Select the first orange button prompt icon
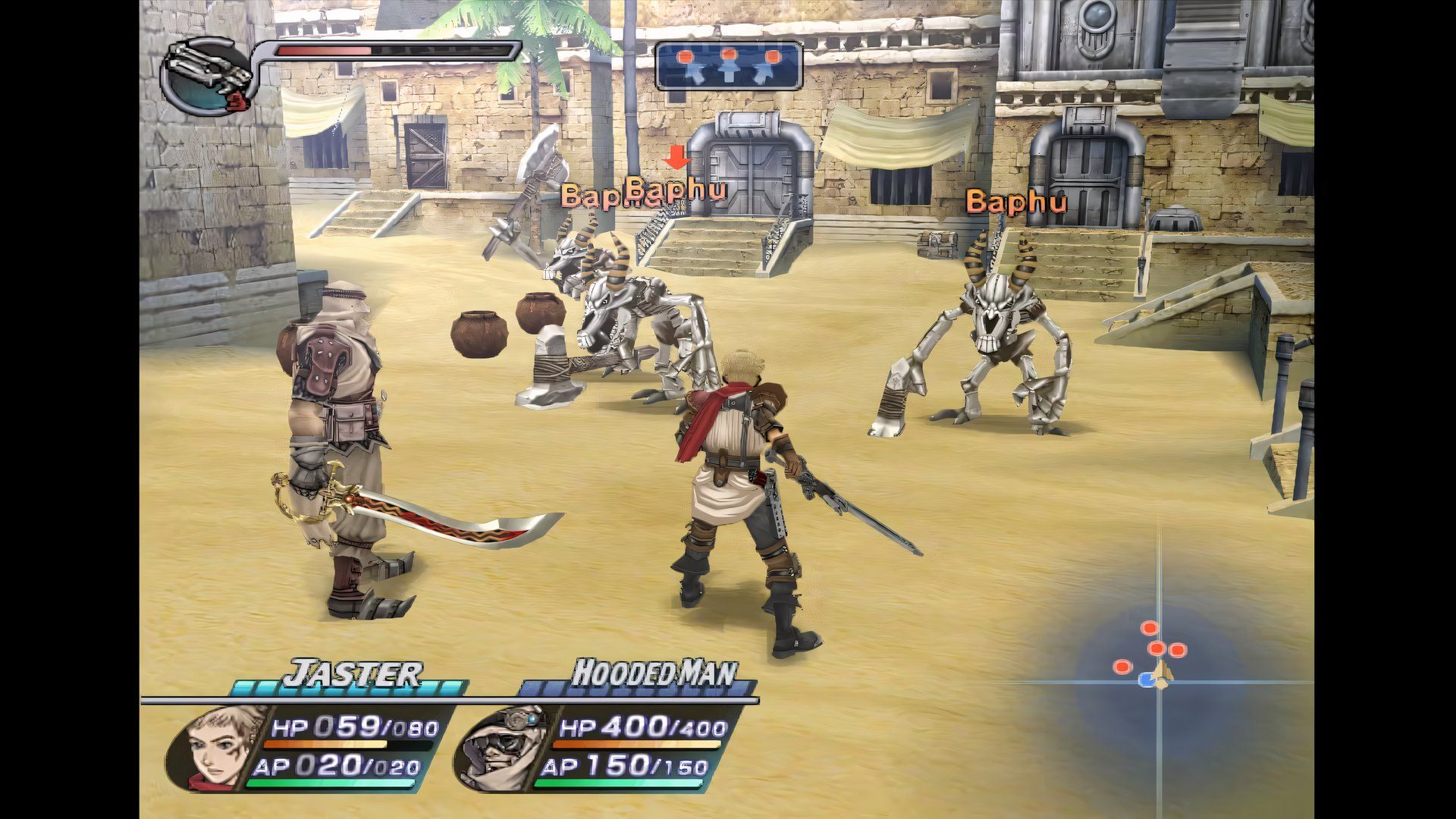 click(686, 55)
